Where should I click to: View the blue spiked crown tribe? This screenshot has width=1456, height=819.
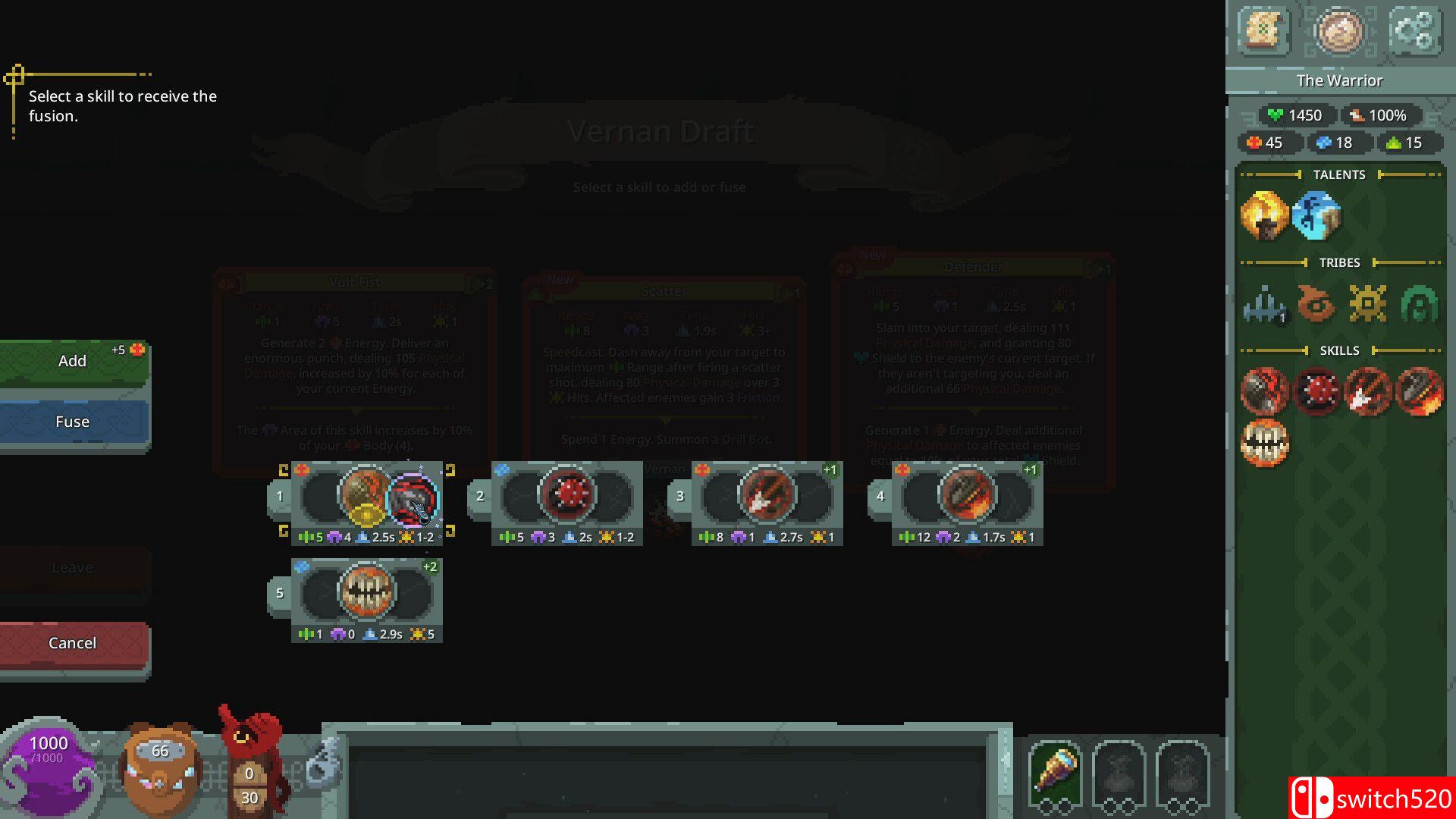point(1264,304)
